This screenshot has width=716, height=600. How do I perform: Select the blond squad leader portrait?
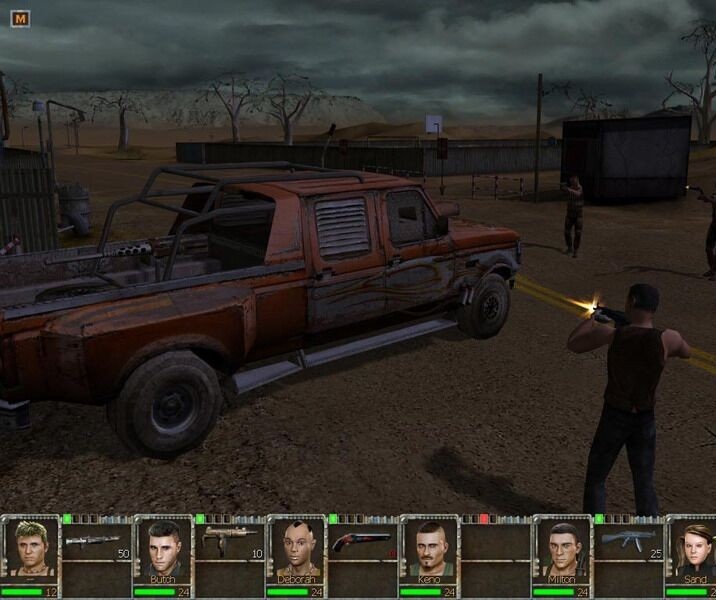tap(31, 548)
